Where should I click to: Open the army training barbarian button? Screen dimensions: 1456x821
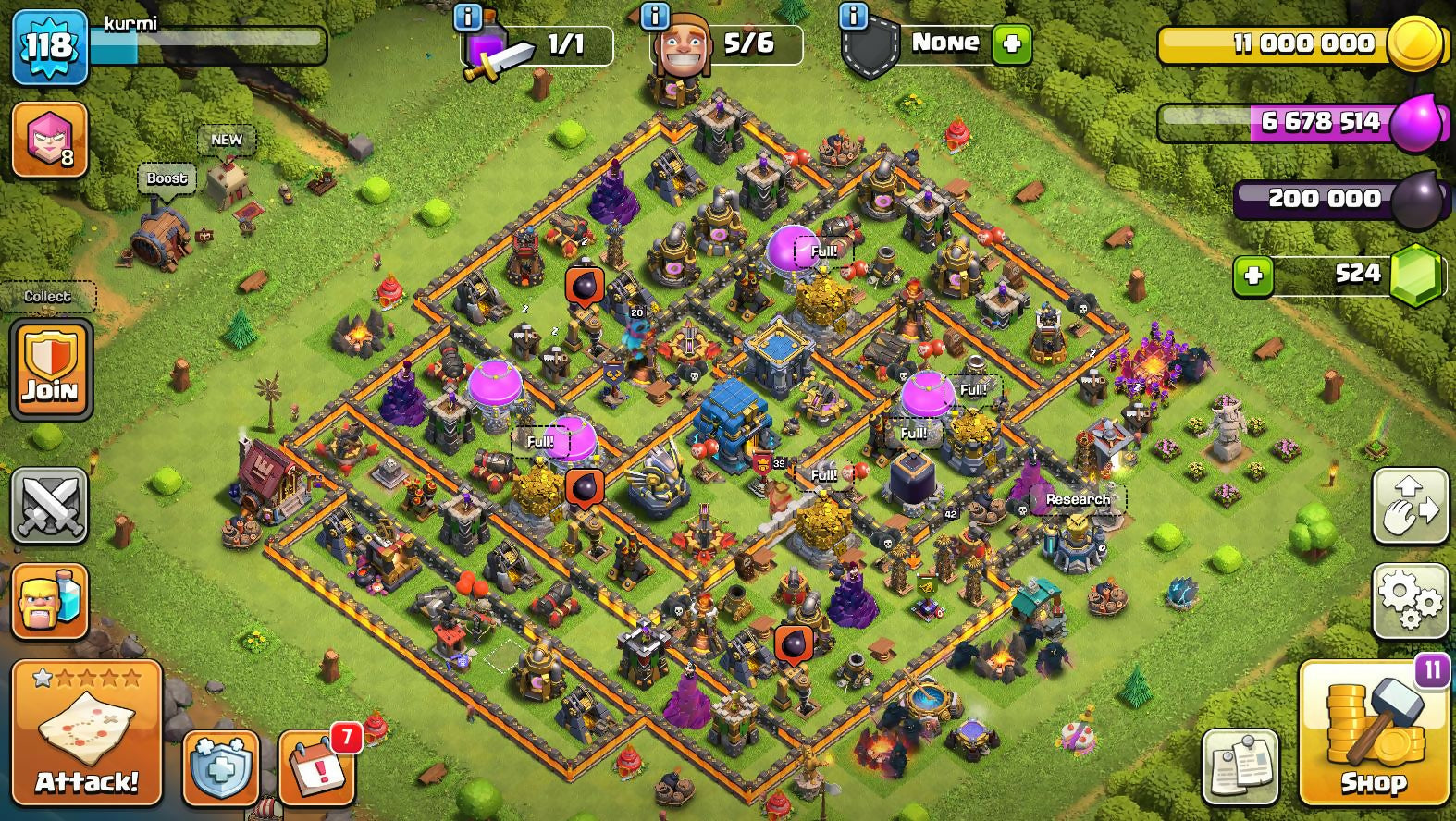(x=50, y=601)
